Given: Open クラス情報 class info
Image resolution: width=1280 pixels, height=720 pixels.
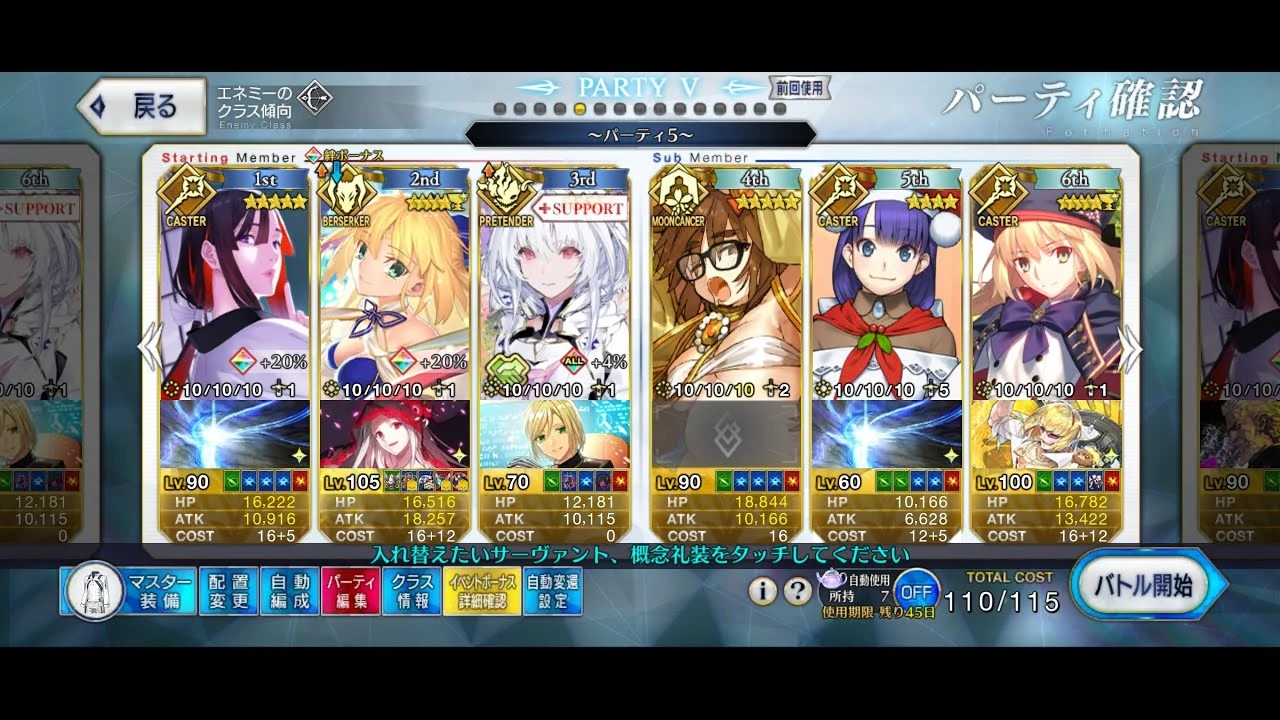Looking at the screenshot, I should click(x=411, y=589).
